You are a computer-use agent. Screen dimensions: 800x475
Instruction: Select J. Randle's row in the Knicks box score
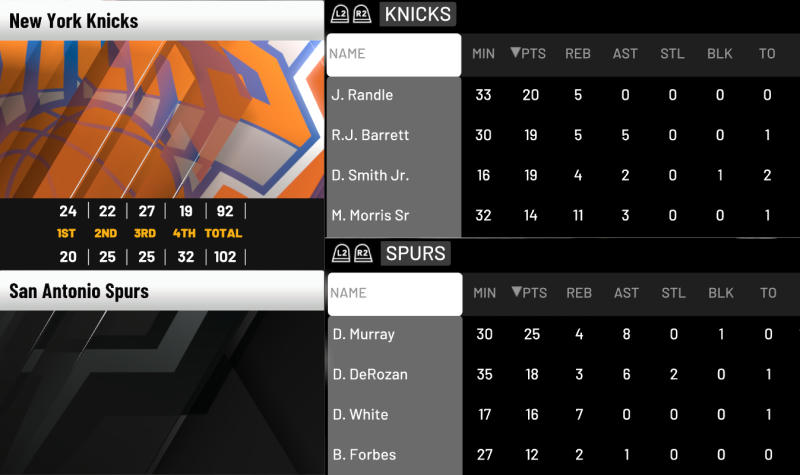click(394, 95)
